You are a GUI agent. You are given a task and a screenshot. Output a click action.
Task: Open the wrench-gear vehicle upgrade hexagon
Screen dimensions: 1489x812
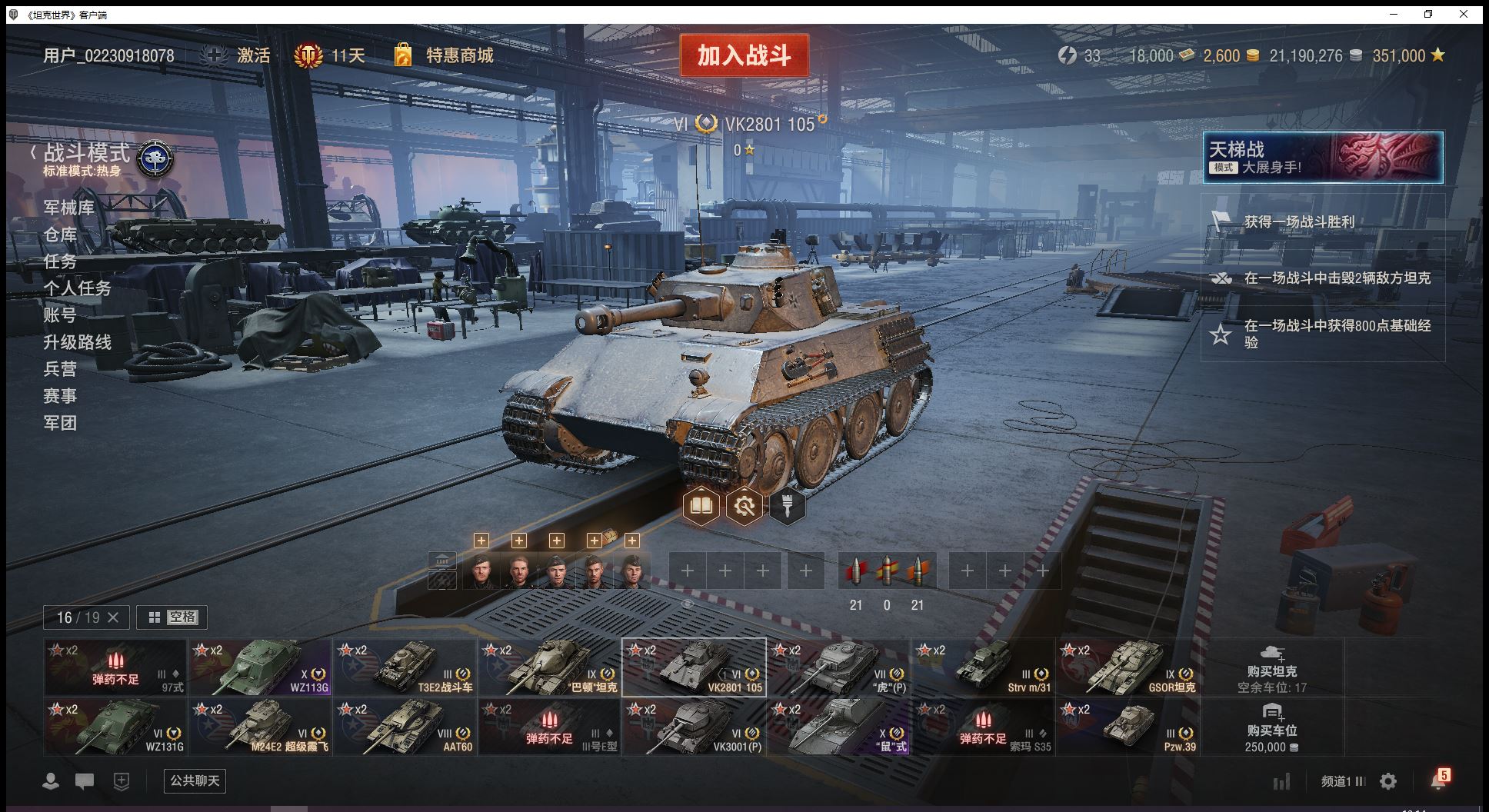744,506
